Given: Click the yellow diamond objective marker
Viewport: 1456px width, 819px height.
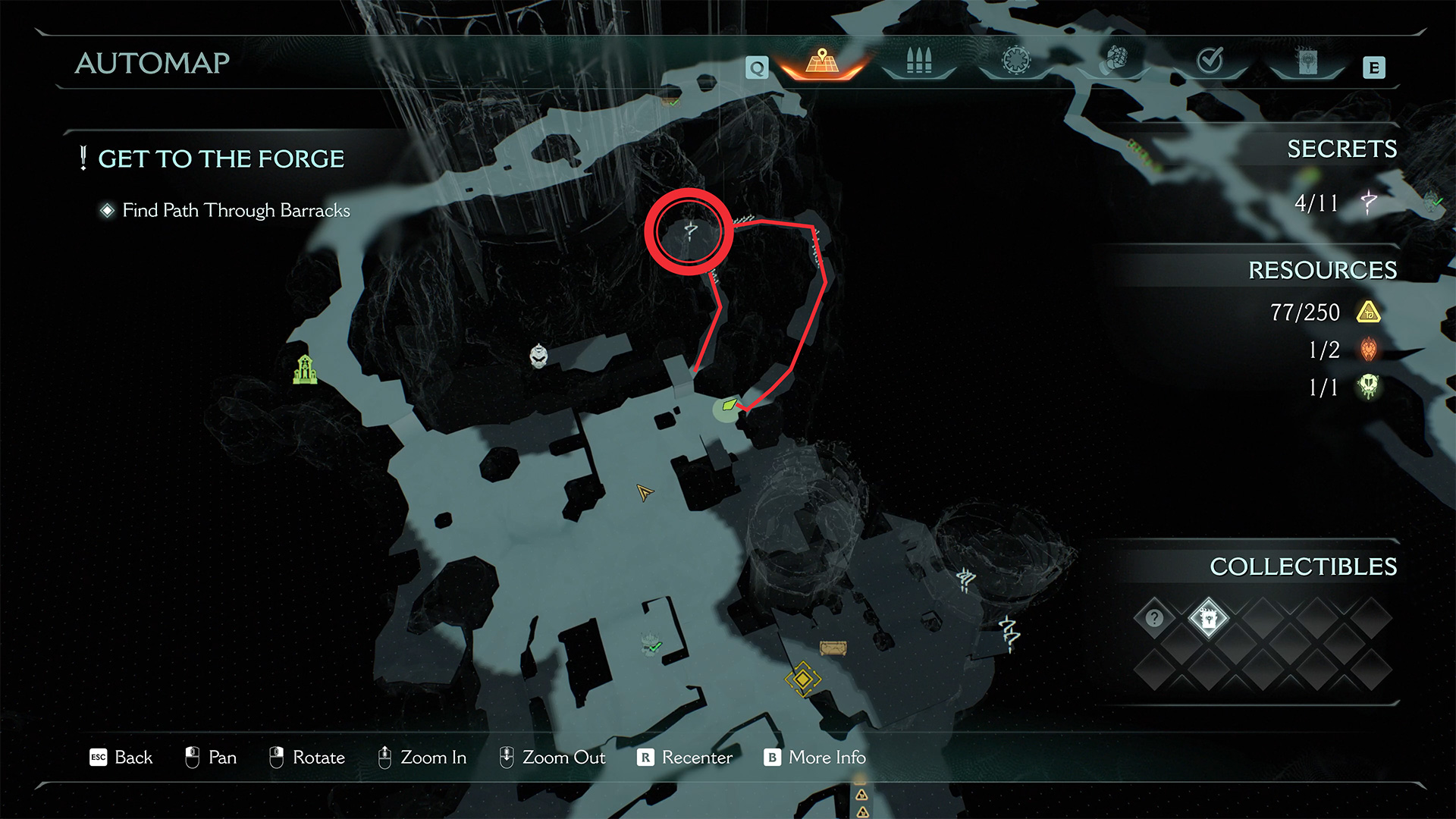Looking at the screenshot, I should tap(802, 679).
